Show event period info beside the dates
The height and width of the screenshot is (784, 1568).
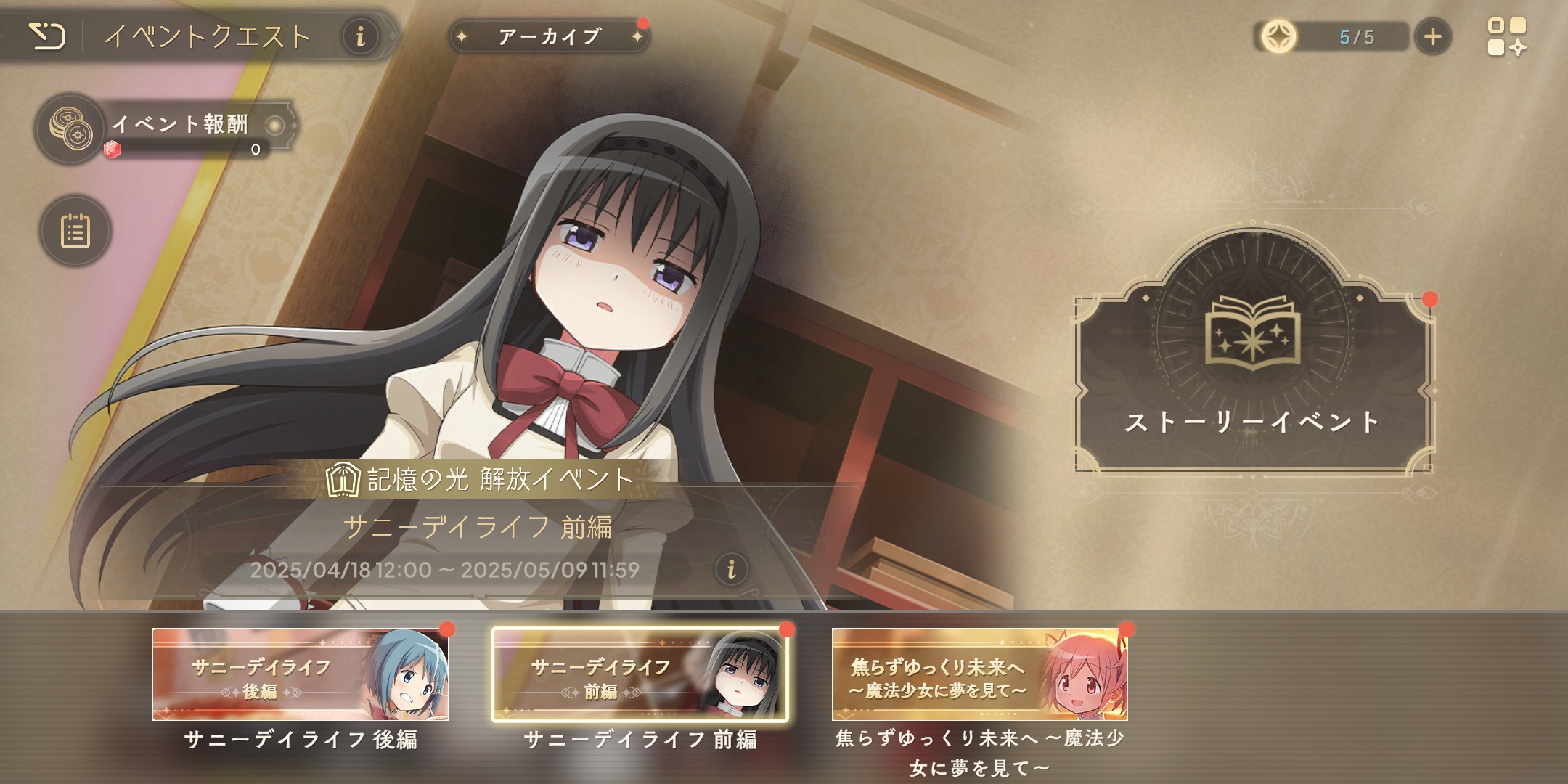coord(731,568)
